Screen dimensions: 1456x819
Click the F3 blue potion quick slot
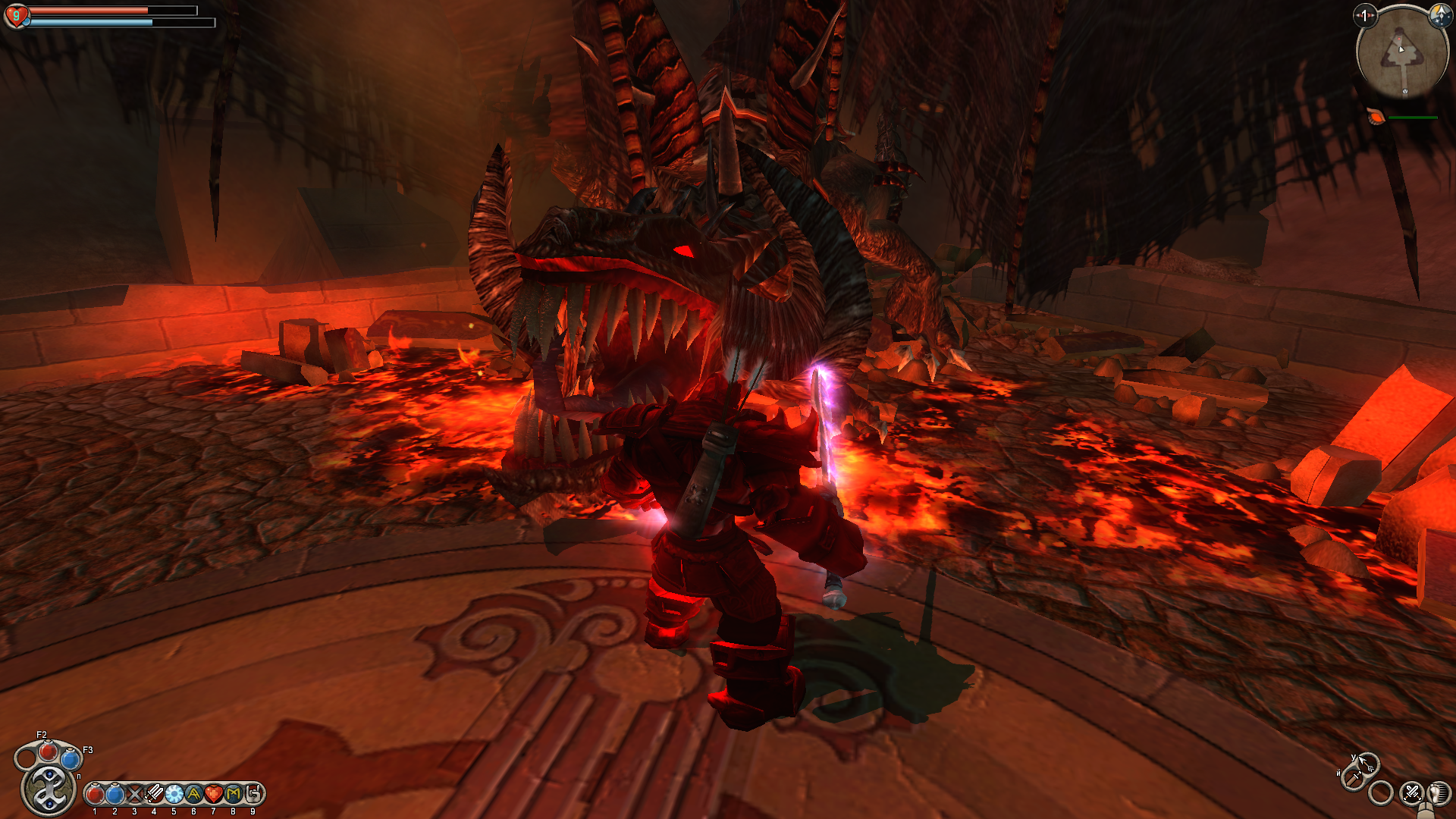(x=71, y=758)
